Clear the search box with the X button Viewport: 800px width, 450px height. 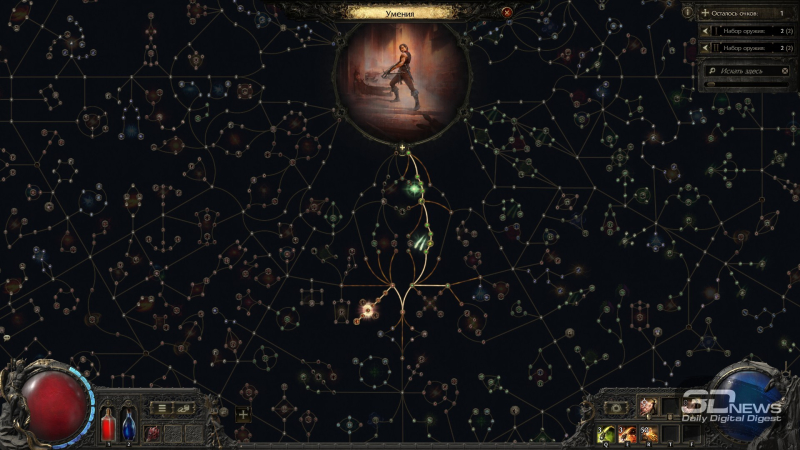click(x=786, y=72)
